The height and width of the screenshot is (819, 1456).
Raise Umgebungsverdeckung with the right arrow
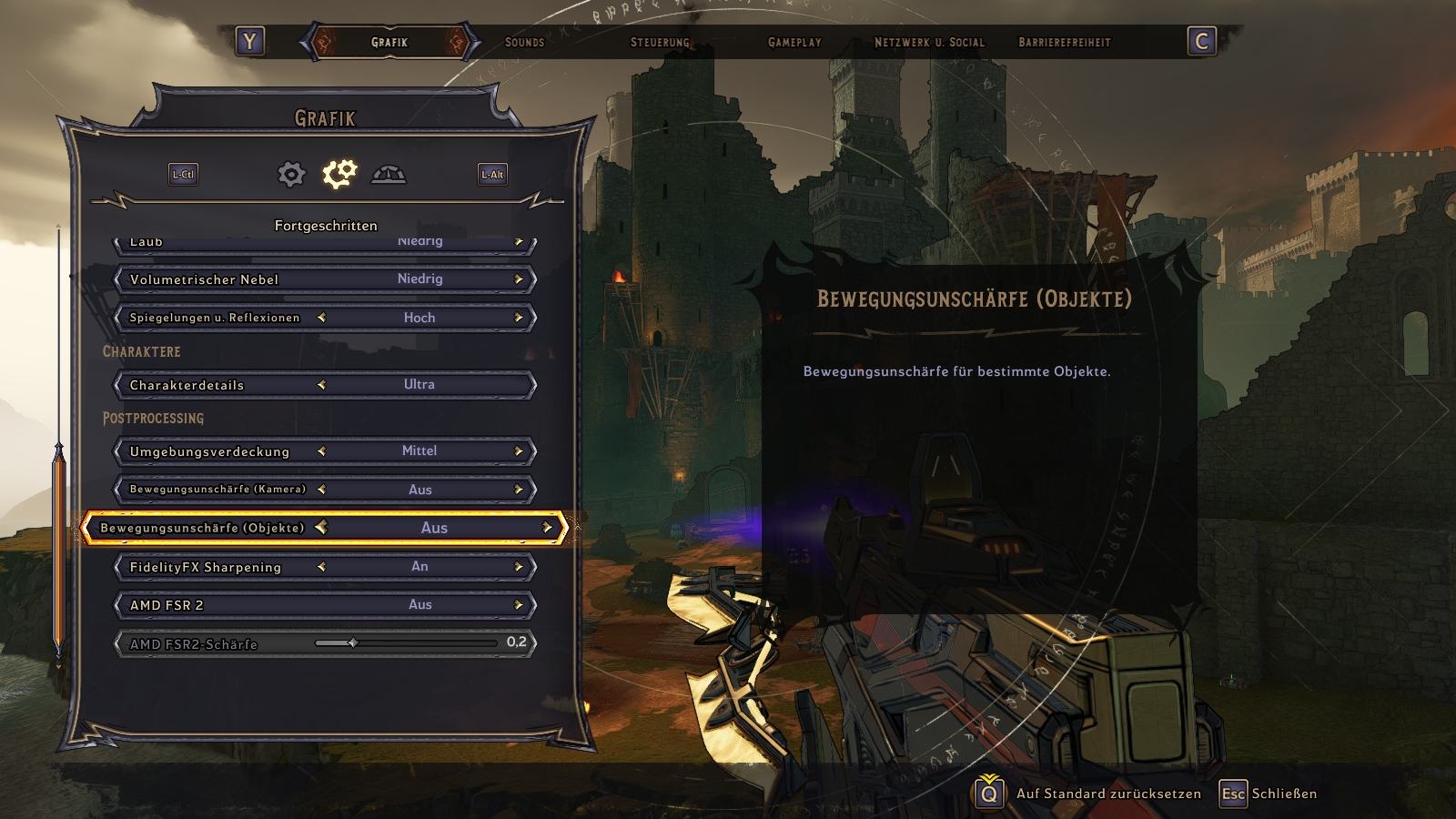519,451
